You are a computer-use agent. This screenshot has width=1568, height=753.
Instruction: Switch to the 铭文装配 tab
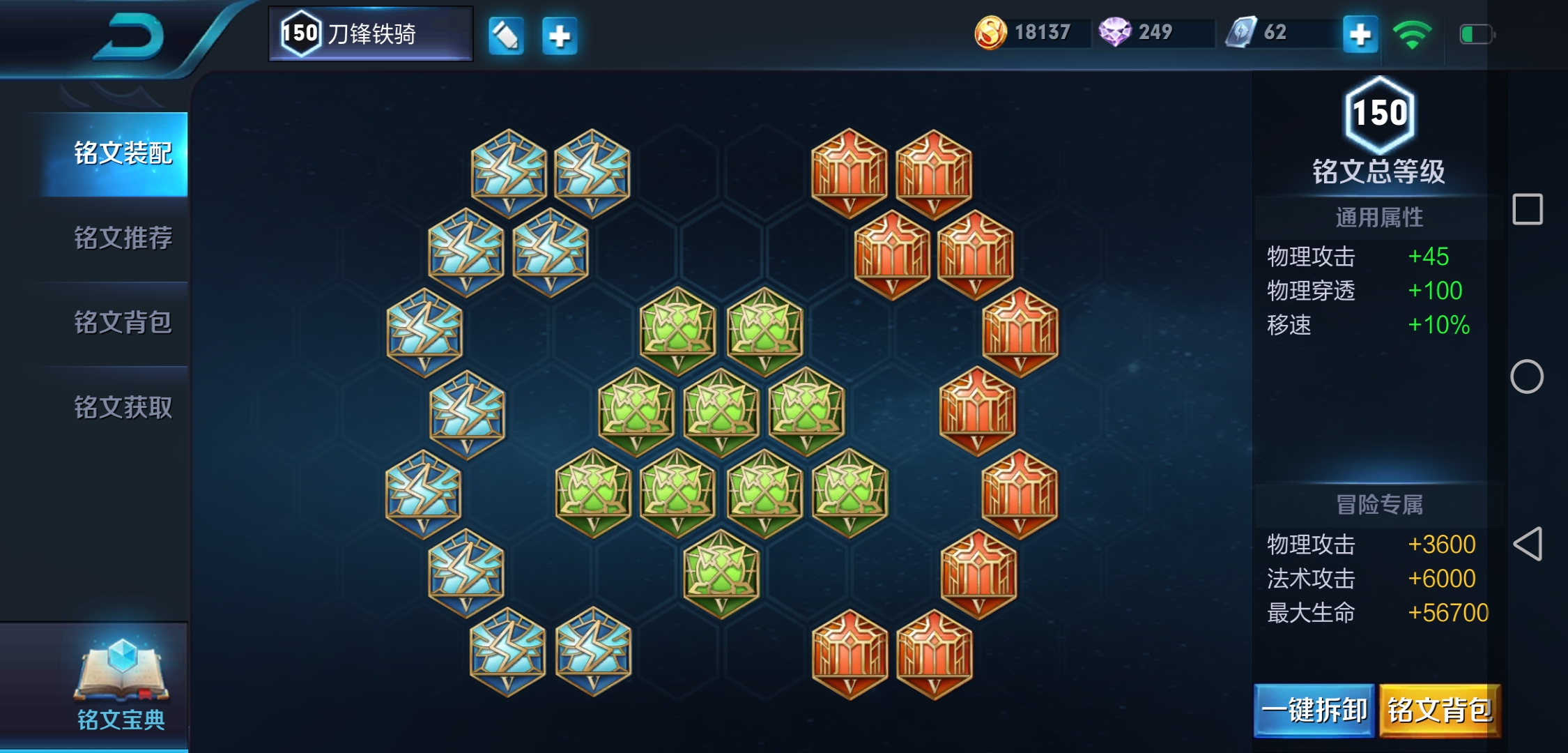122,153
